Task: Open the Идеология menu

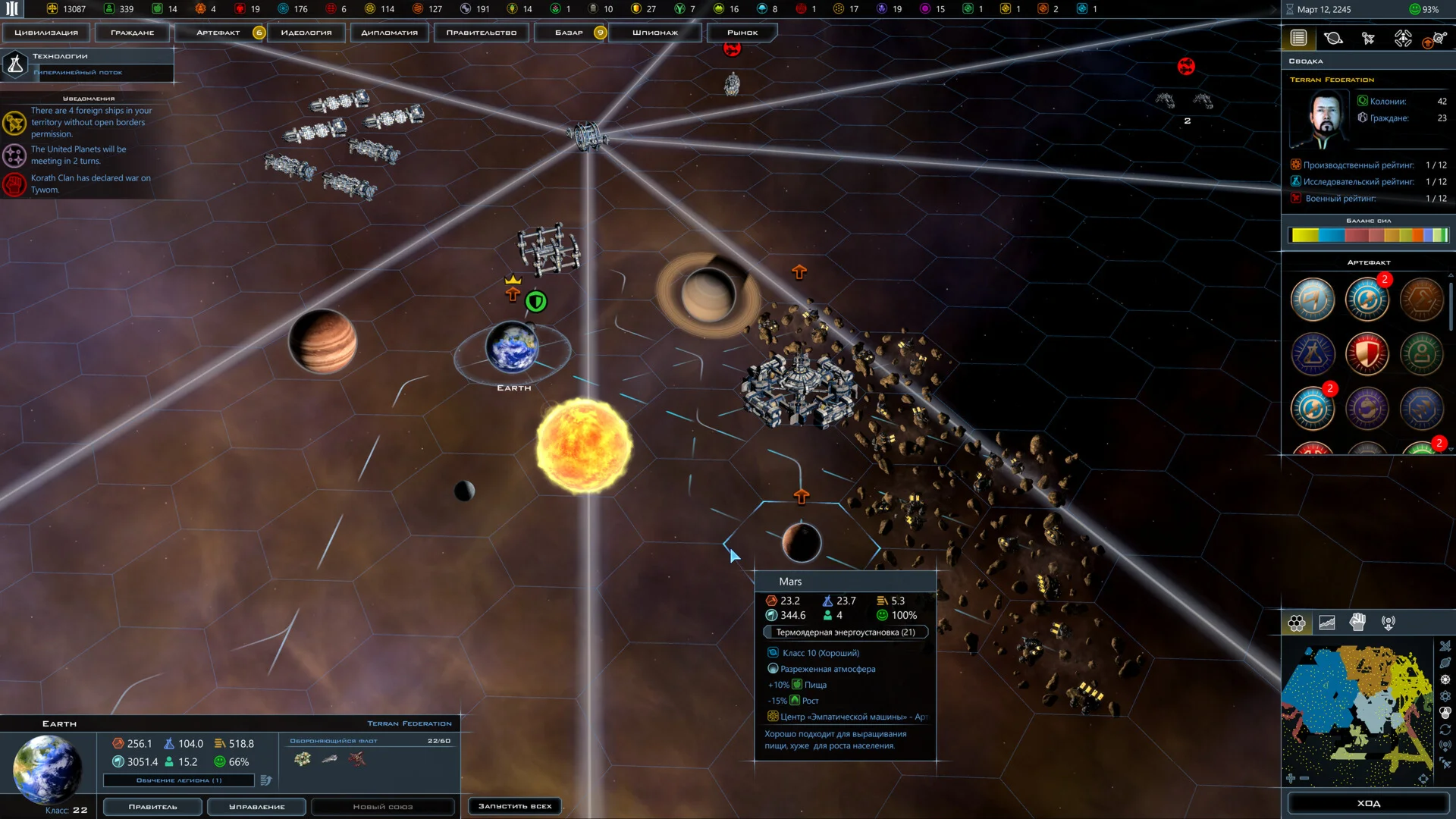Action: [x=306, y=33]
